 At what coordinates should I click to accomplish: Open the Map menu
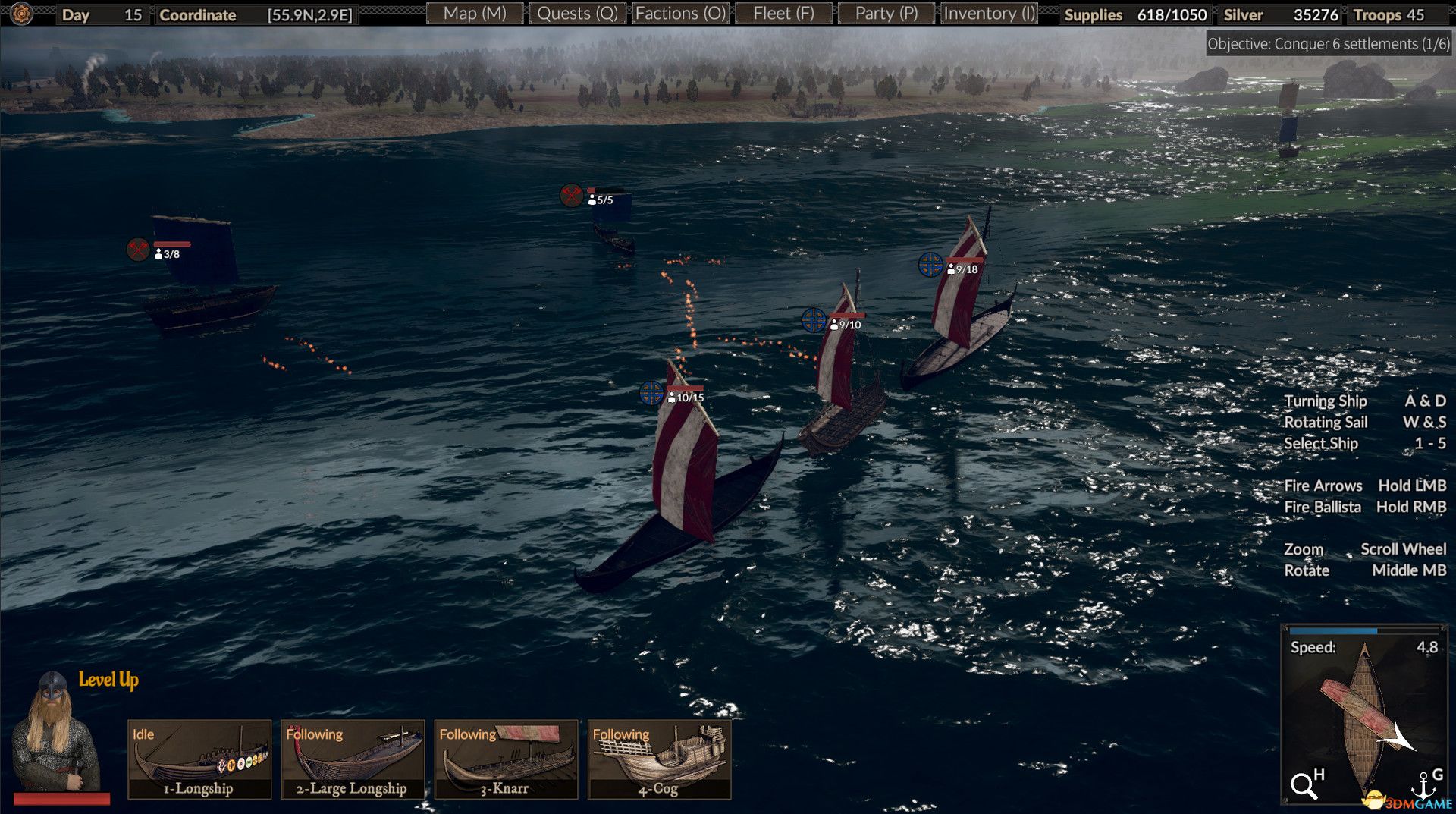(475, 13)
